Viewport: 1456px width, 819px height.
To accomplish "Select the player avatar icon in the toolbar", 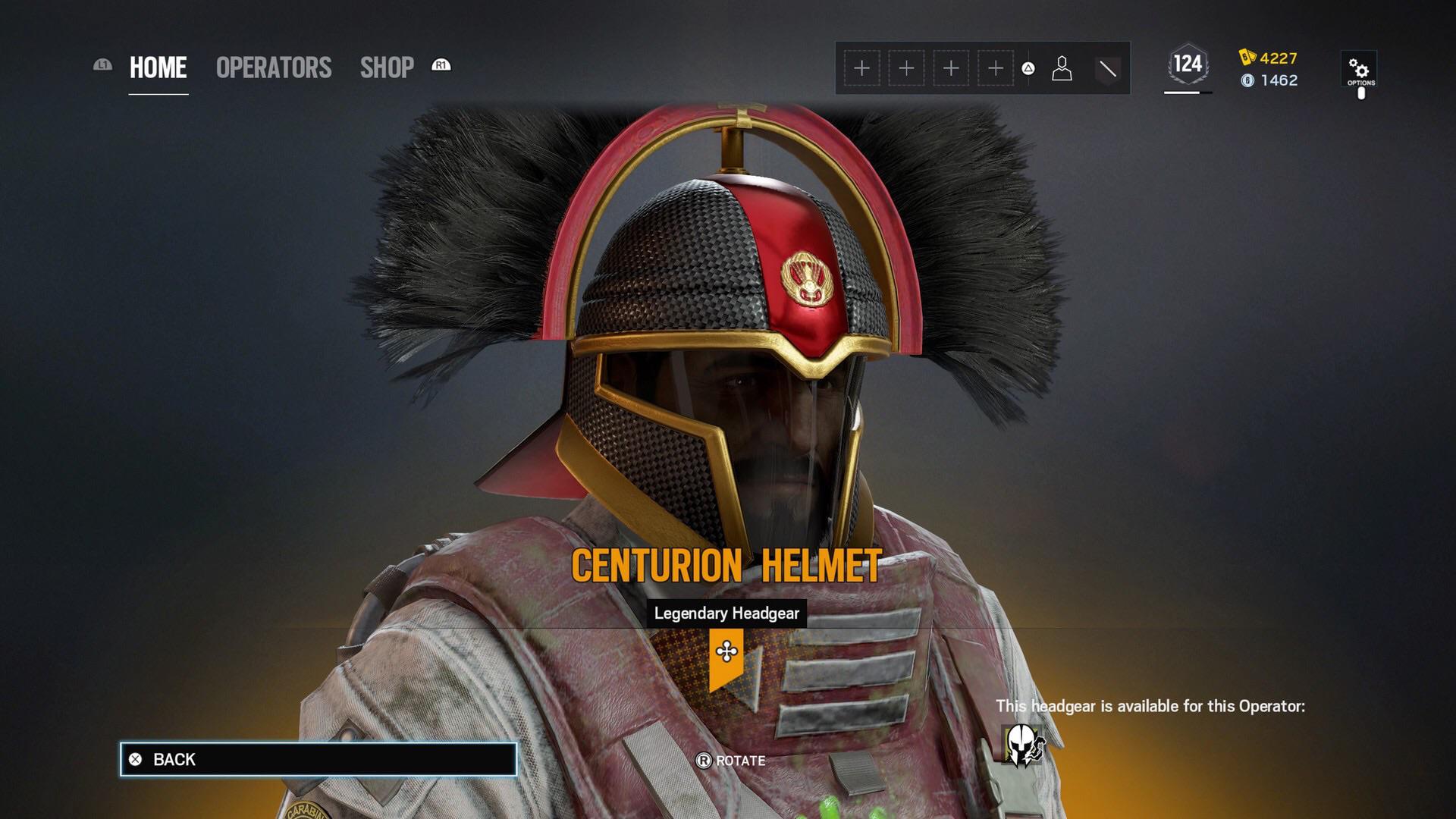I will pos(1061,67).
